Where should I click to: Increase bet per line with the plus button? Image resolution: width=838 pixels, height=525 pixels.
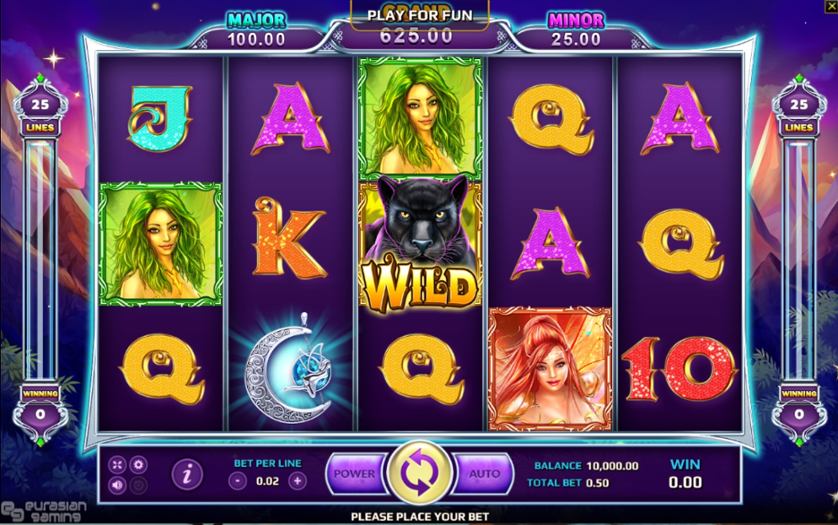click(297, 480)
